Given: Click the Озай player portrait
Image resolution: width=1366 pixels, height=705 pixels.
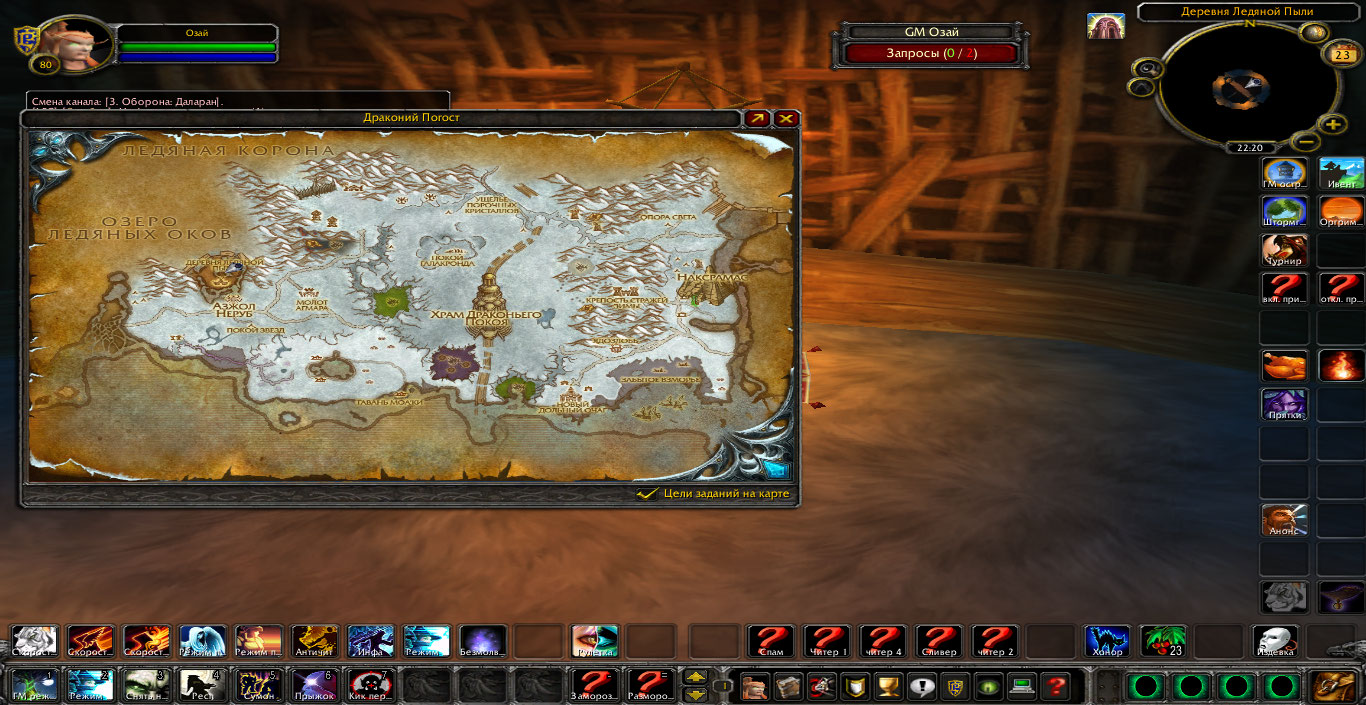Looking at the screenshot, I should 70,45.
